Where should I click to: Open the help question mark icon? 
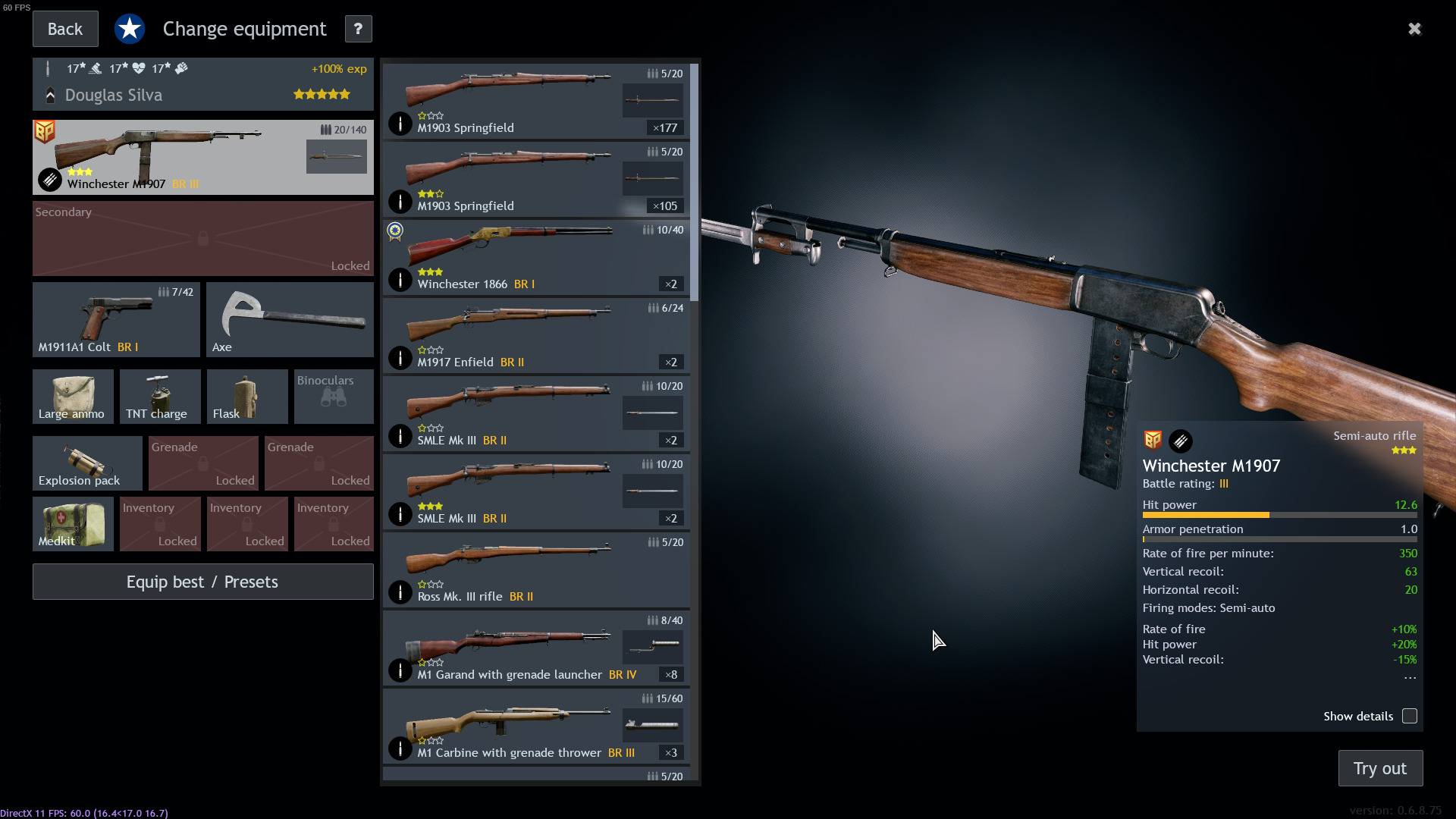pos(357,29)
